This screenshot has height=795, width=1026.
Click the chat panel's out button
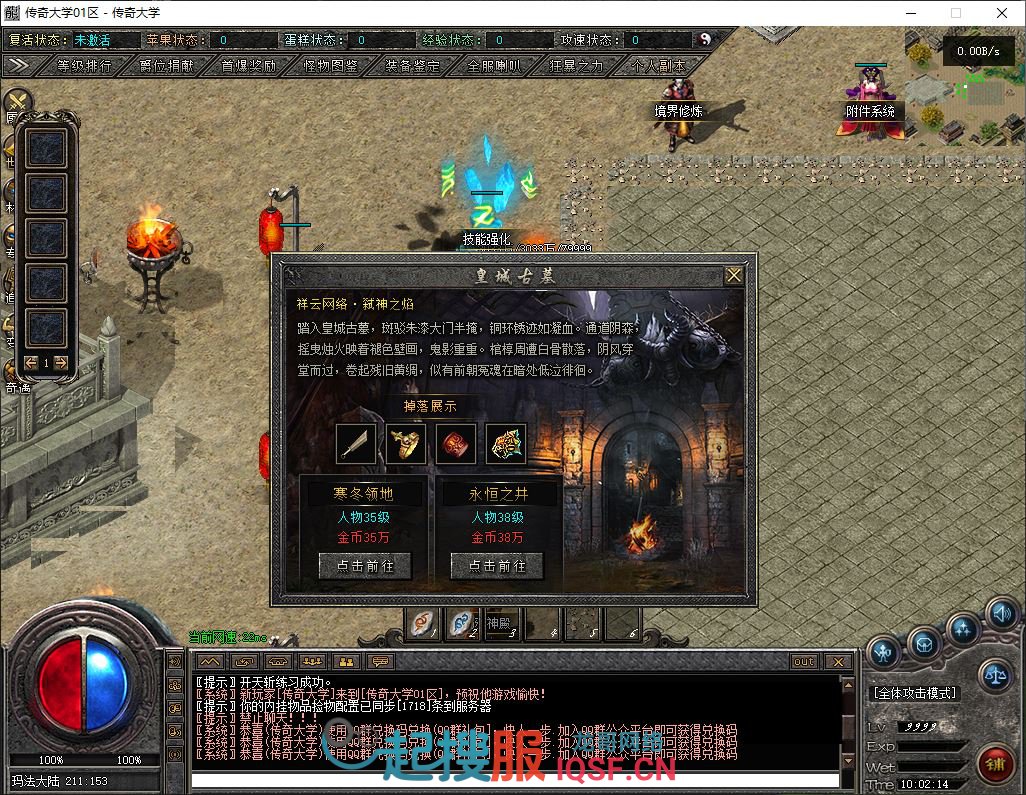pos(804,662)
